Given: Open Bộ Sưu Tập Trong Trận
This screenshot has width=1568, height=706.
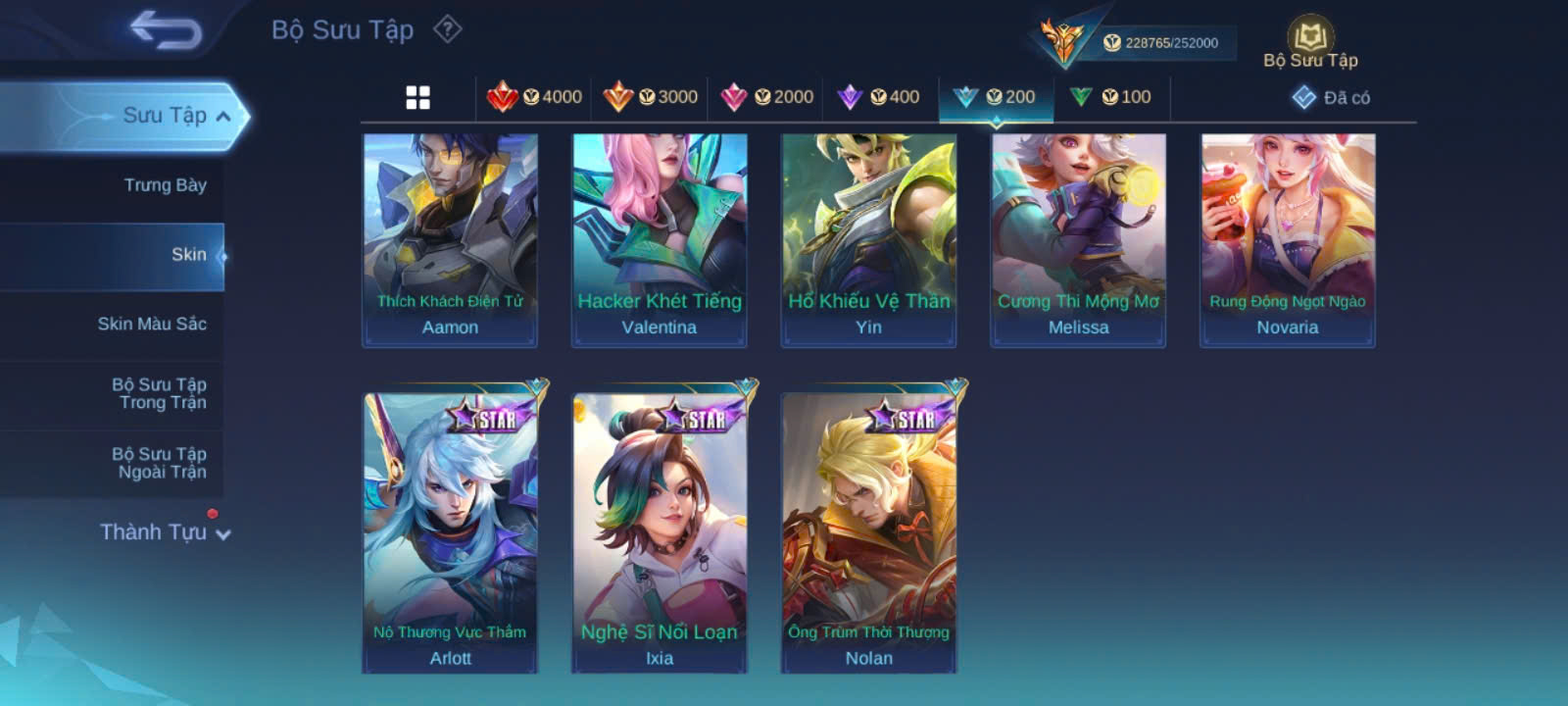Looking at the screenshot, I should coord(159,393).
